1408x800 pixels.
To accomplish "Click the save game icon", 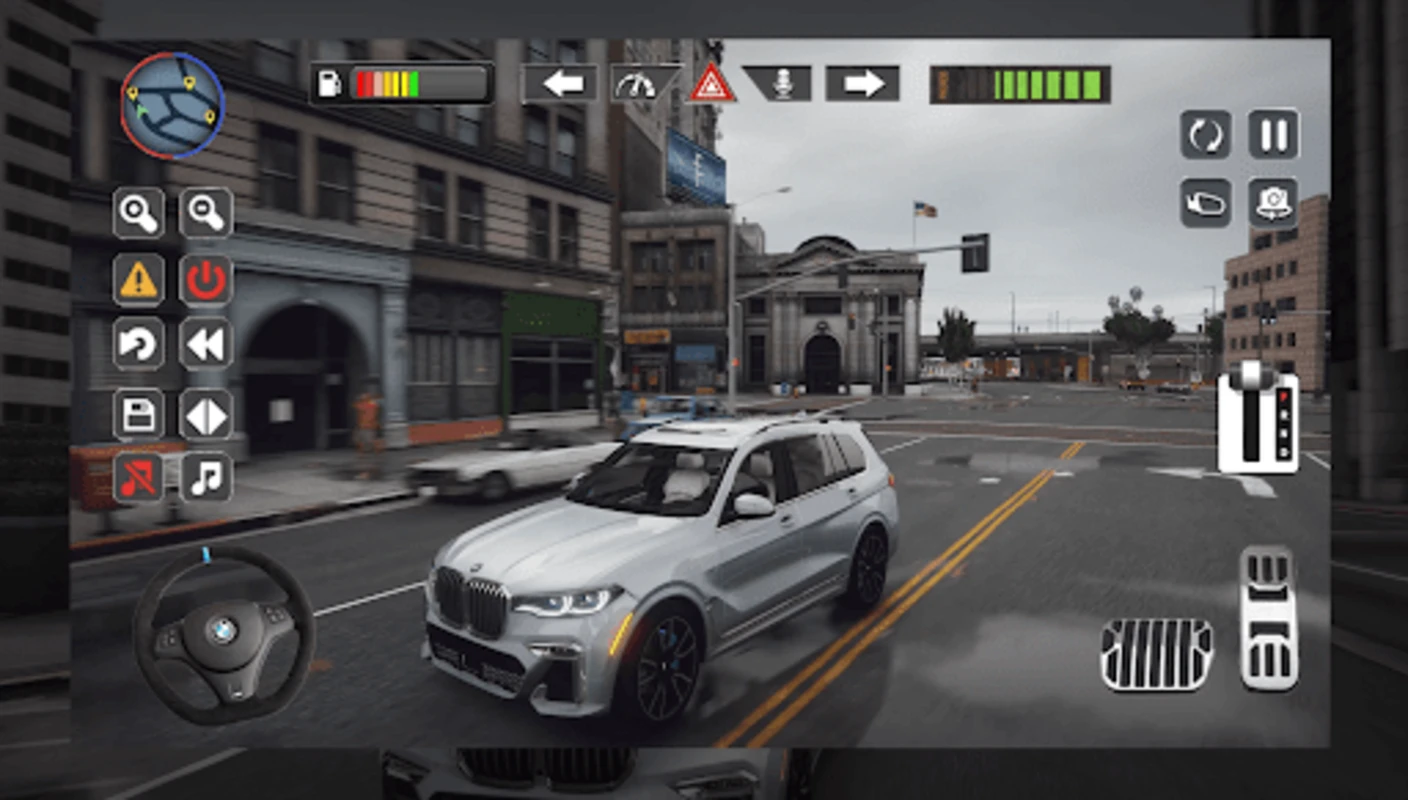I will pyautogui.click(x=138, y=414).
